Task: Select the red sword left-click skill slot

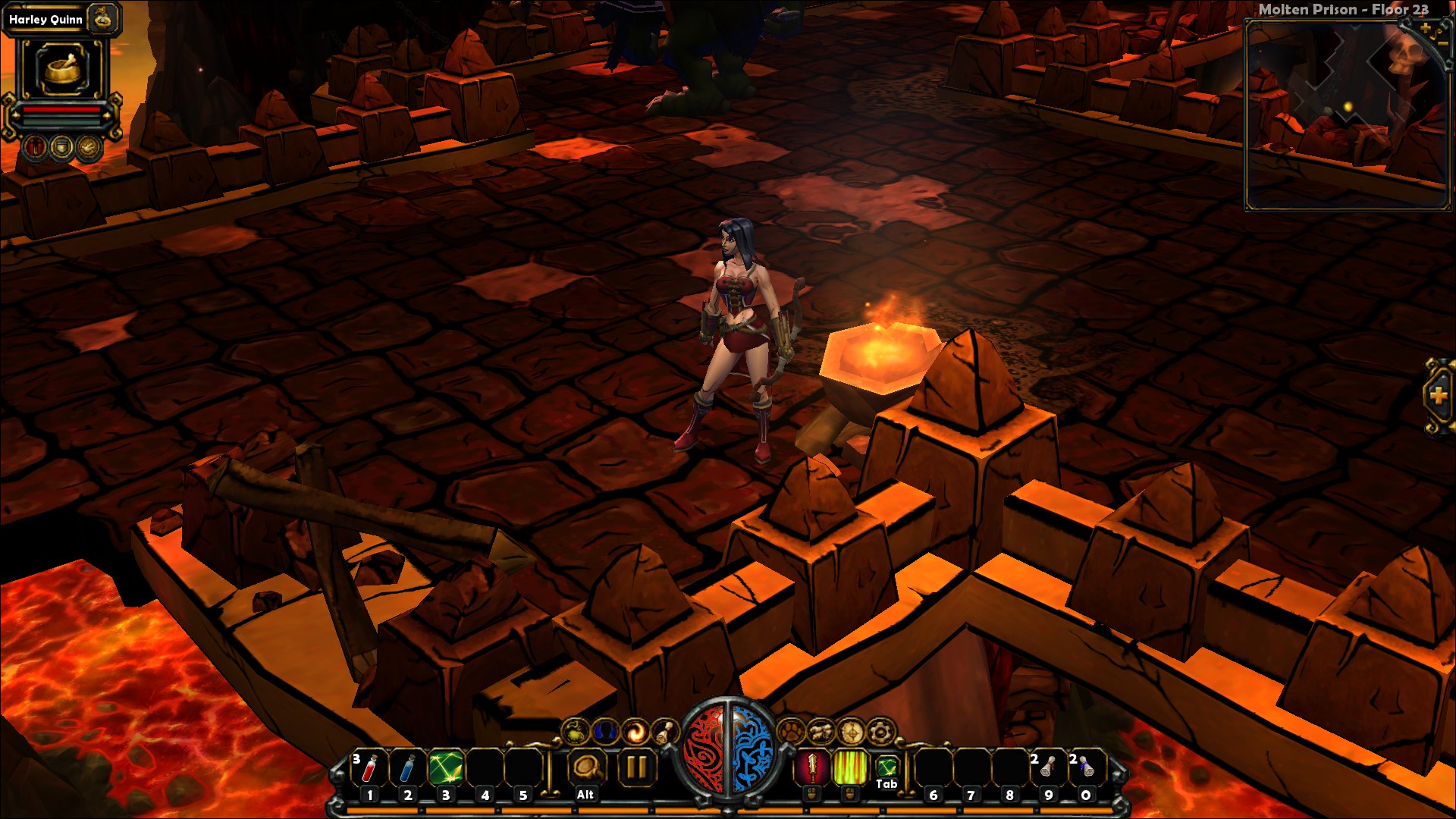Action: click(x=811, y=767)
